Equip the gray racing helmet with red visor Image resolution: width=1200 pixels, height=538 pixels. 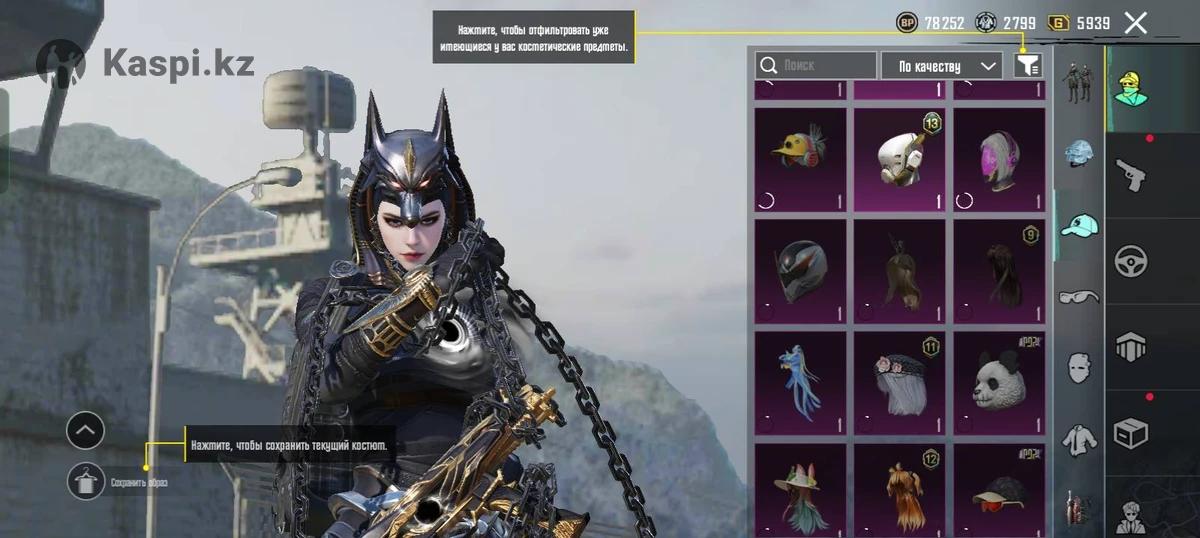coord(800,270)
